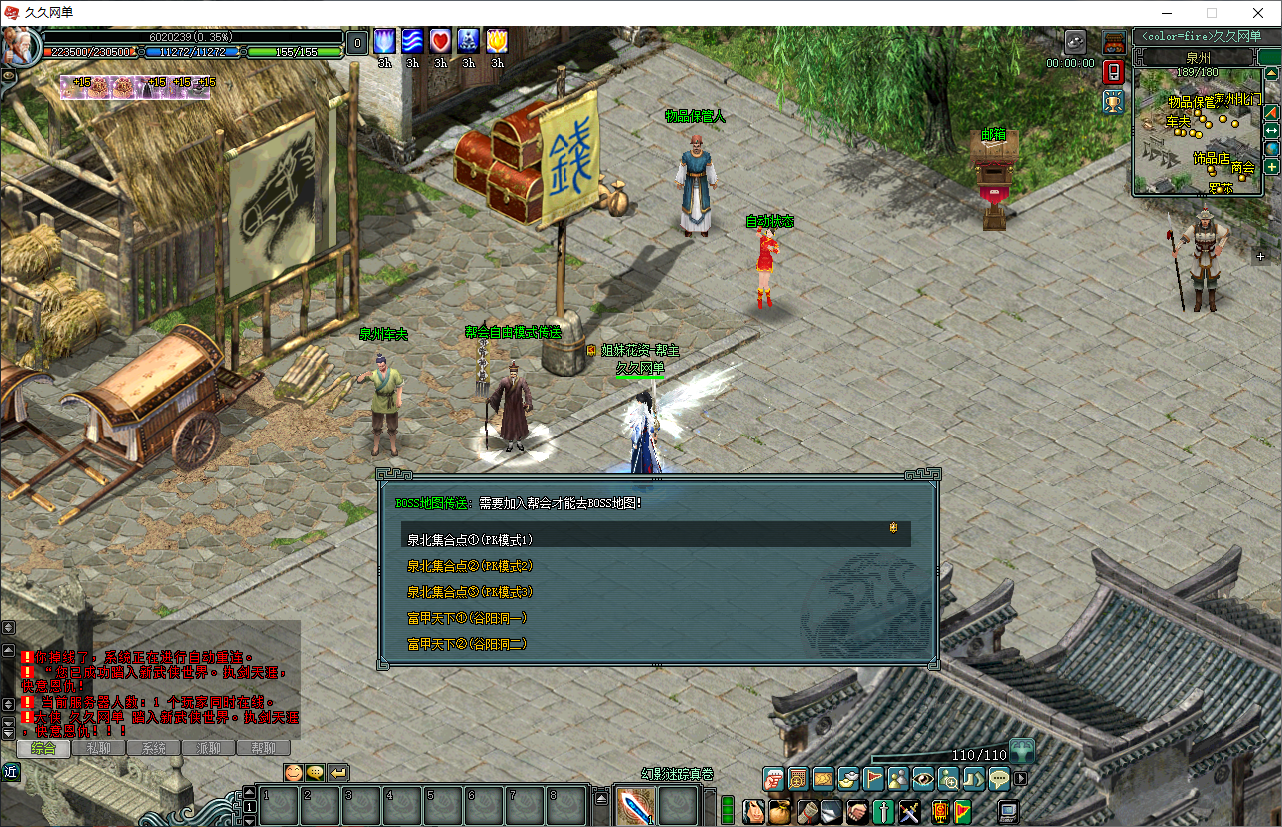This screenshot has height=827, width=1282.
Task: Choose 富甲天下② (谷阳洞二) option
Action: pyautogui.click(x=467, y=644)
